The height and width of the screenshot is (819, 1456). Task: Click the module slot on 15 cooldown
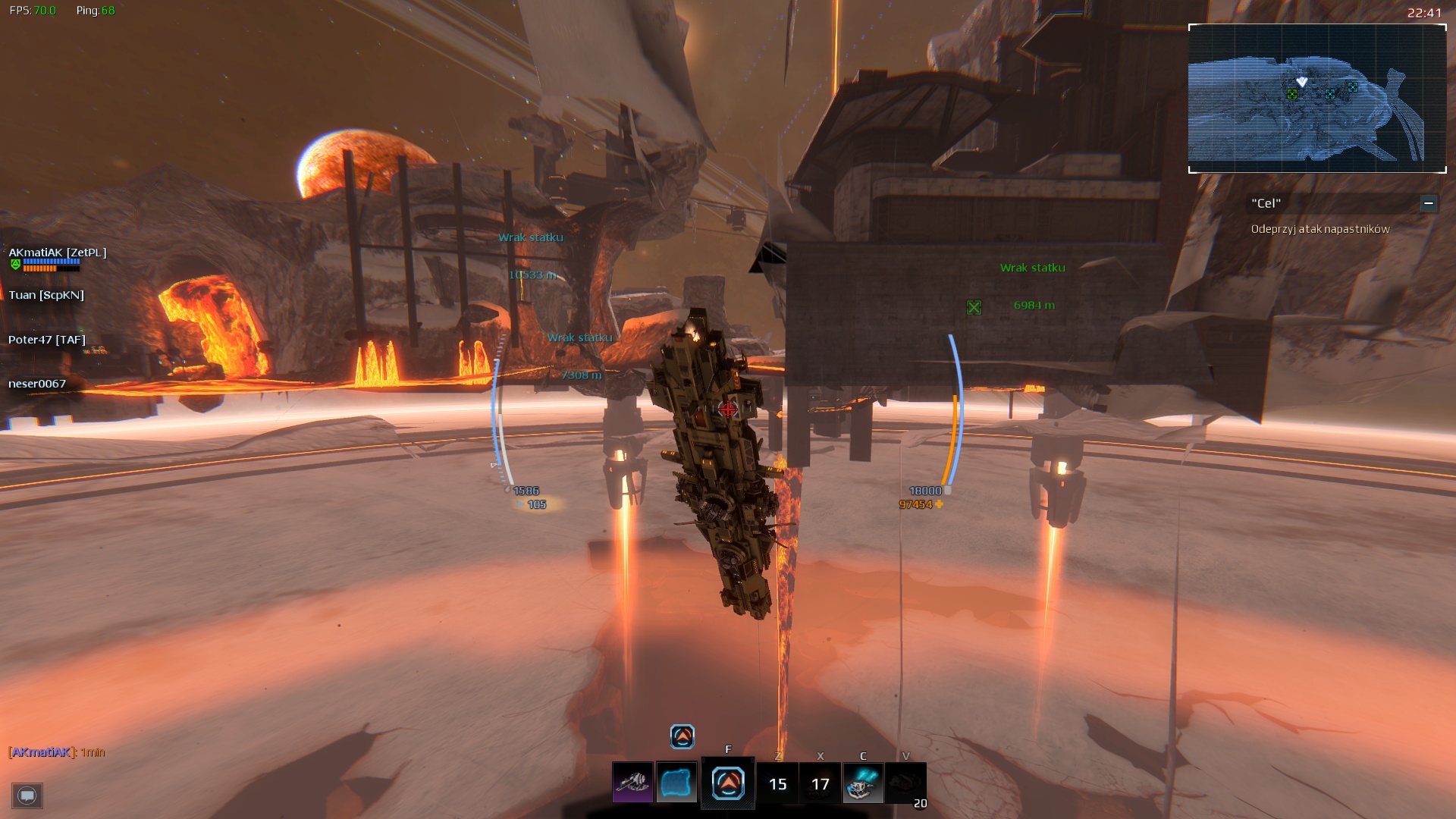pos(778,784)
